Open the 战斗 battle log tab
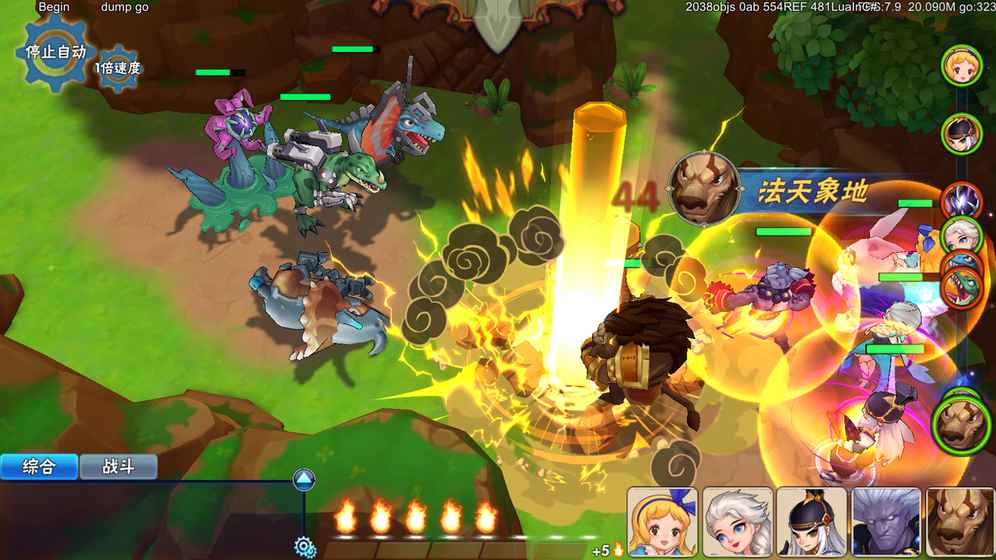Screen dimensions: 996x560 pos(118,467)
